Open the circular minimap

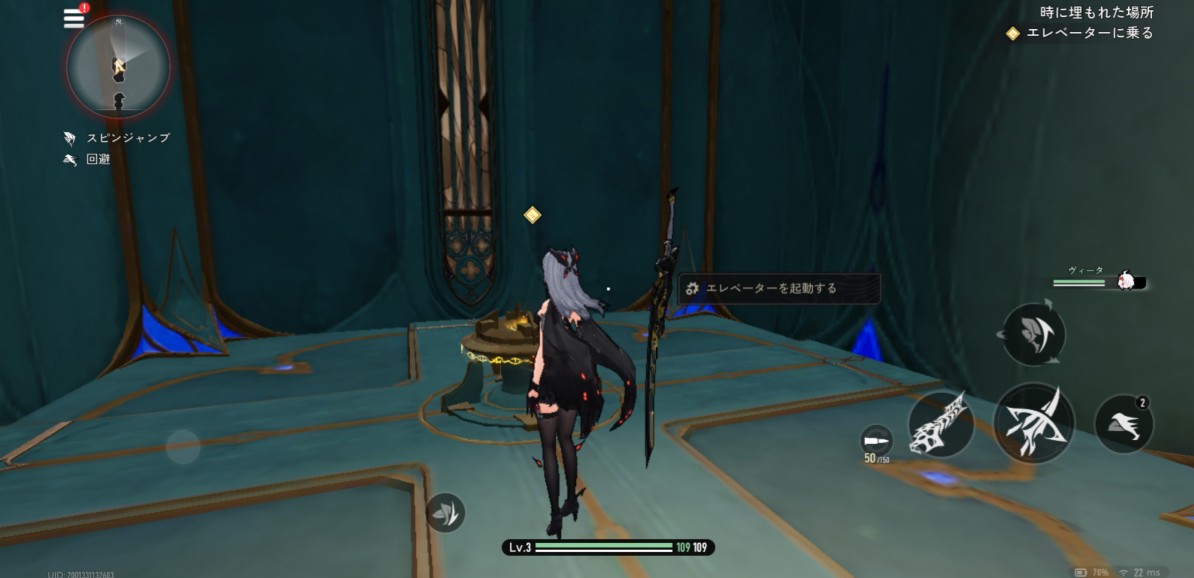(x=118, y=66)
